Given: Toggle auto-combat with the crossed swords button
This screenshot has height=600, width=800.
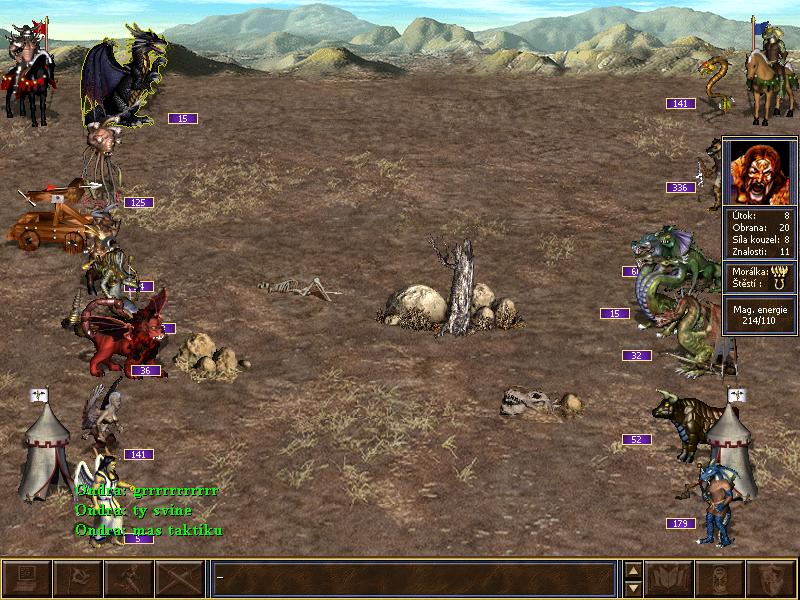Looking at the screenshot, I should 180,579.
